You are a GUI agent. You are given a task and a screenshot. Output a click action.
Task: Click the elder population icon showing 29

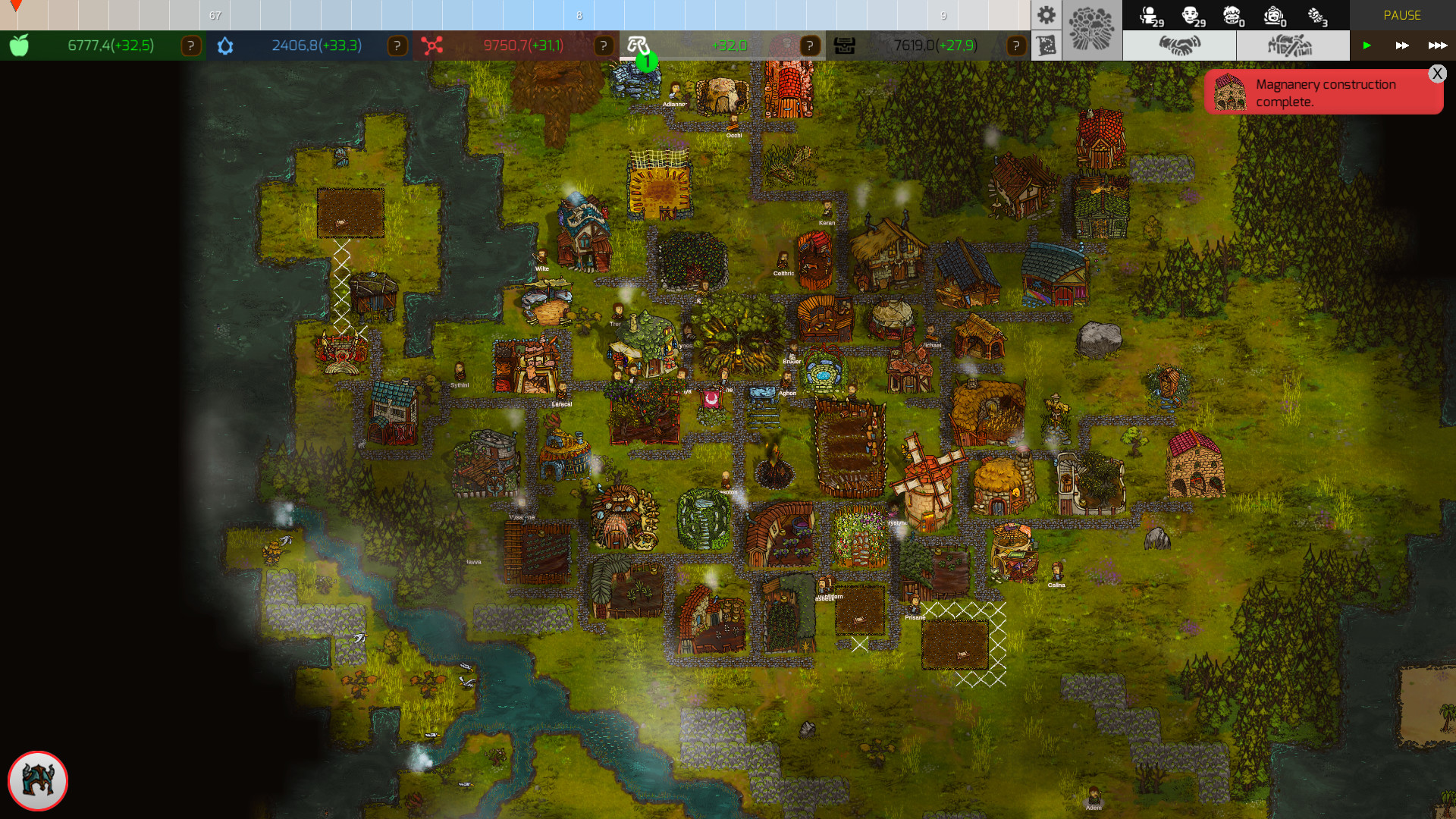1149,15
